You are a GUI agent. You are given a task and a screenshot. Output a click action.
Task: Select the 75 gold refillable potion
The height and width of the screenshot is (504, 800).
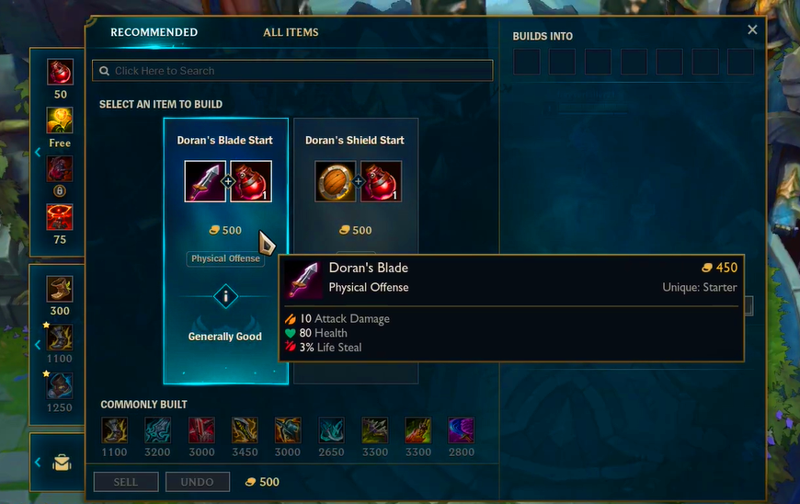click(60, 216)
